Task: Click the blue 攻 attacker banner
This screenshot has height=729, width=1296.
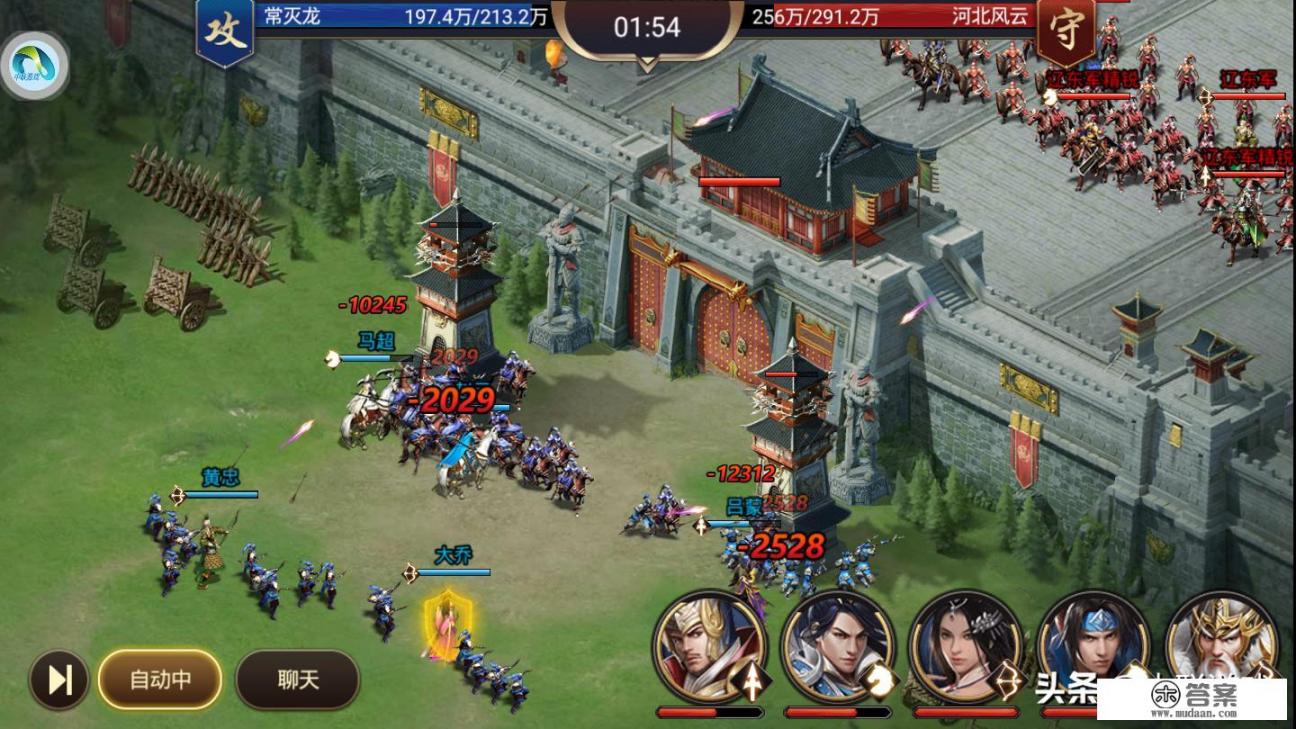Action: [225, 31]
